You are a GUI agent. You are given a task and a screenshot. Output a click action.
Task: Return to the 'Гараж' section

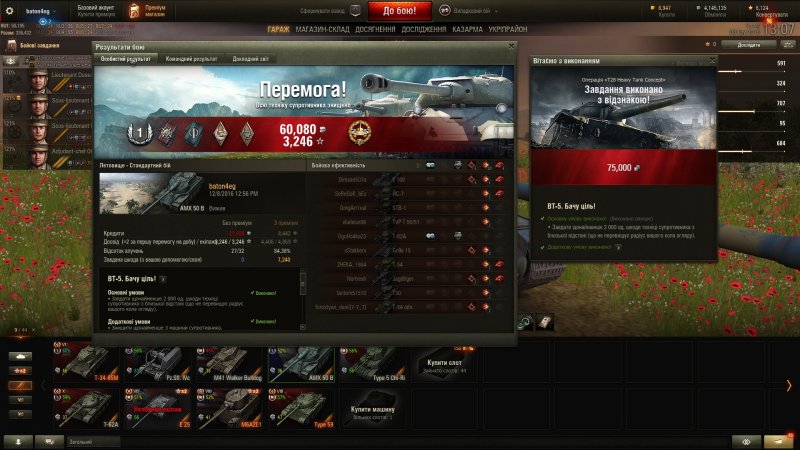tap(278, 29)
